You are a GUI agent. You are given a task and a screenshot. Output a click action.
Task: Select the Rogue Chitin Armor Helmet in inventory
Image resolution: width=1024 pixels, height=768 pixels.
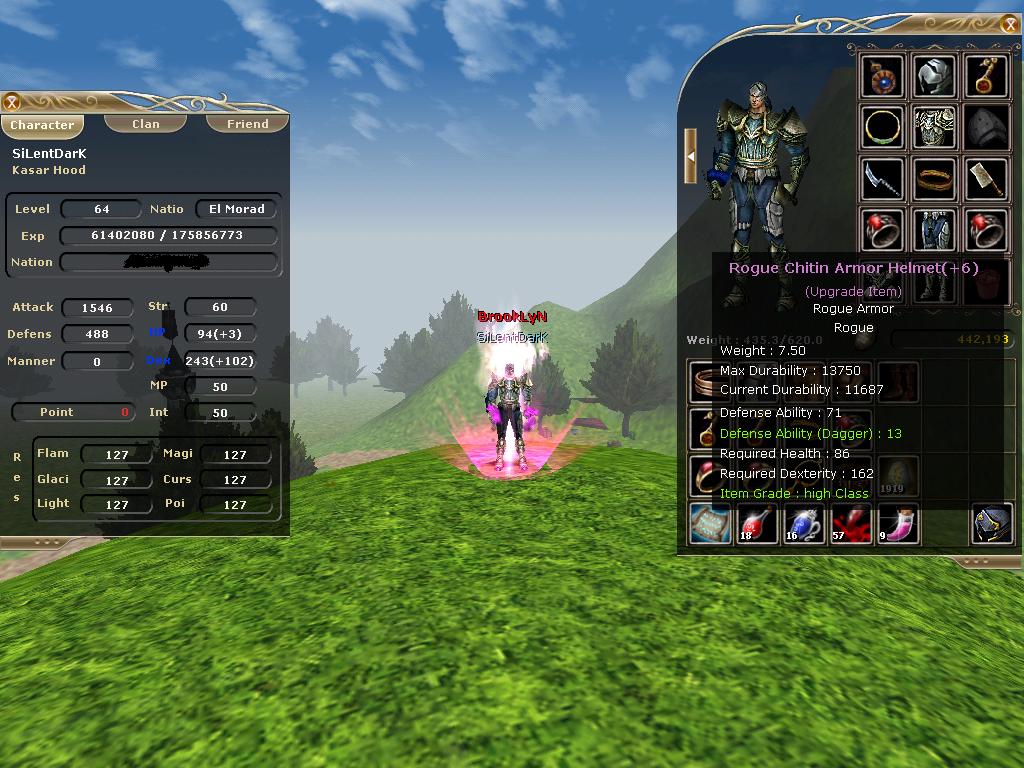coord(992,524)
